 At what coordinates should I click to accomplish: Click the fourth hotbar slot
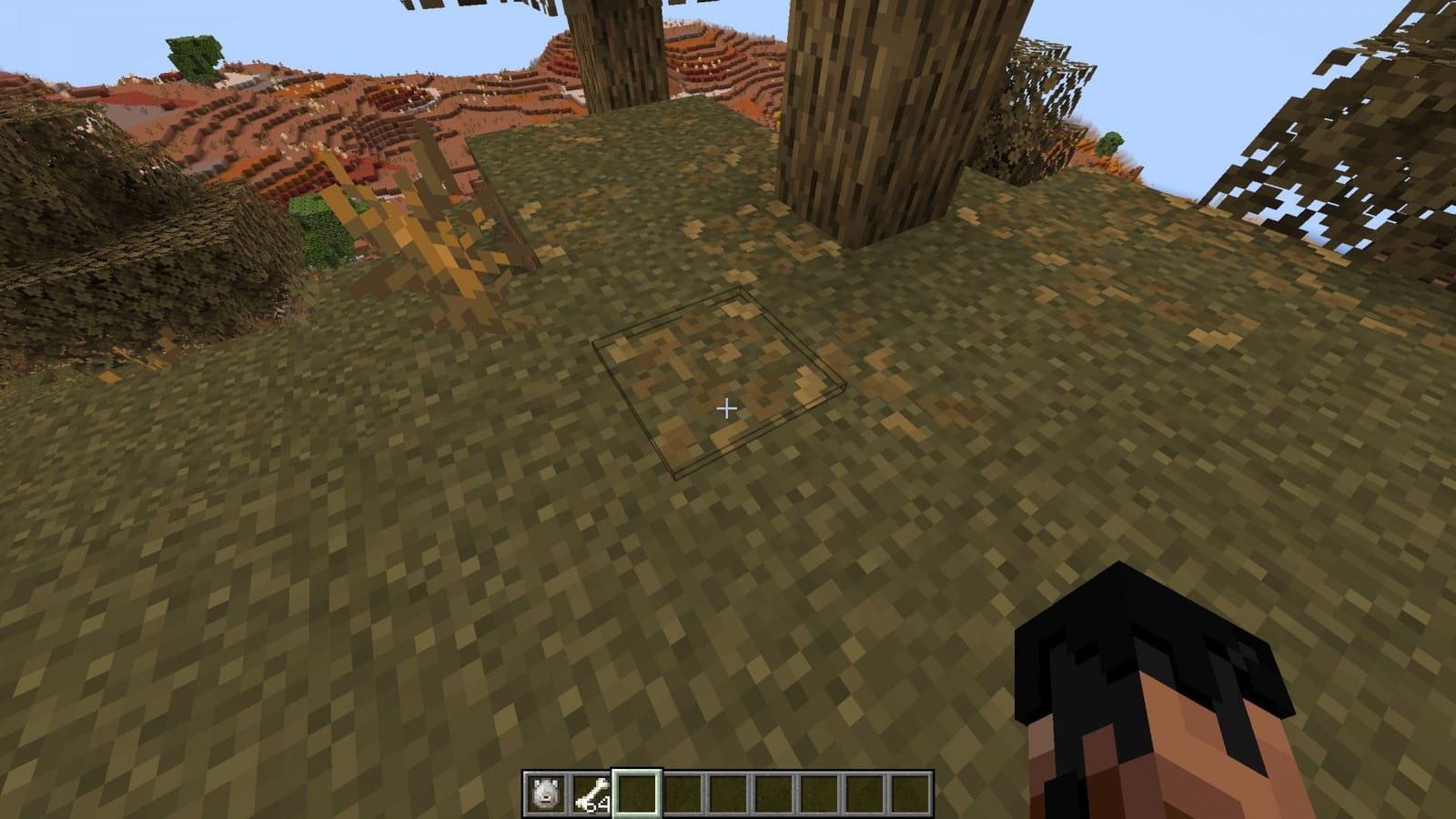683,790
